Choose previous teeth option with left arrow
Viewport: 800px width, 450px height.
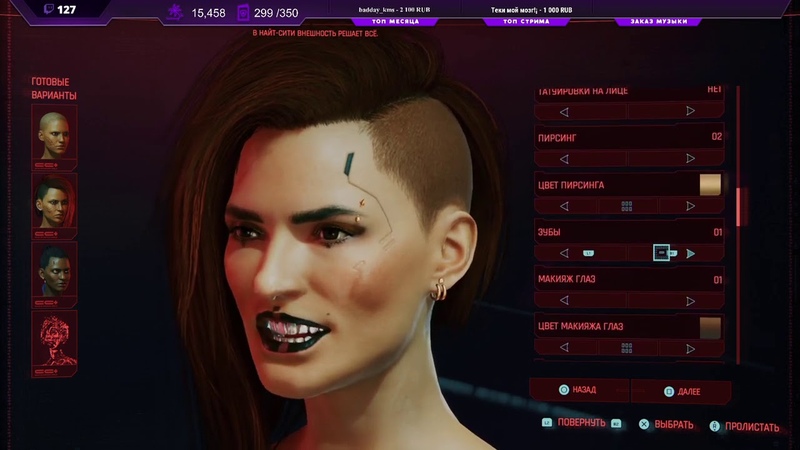point(564,254)
